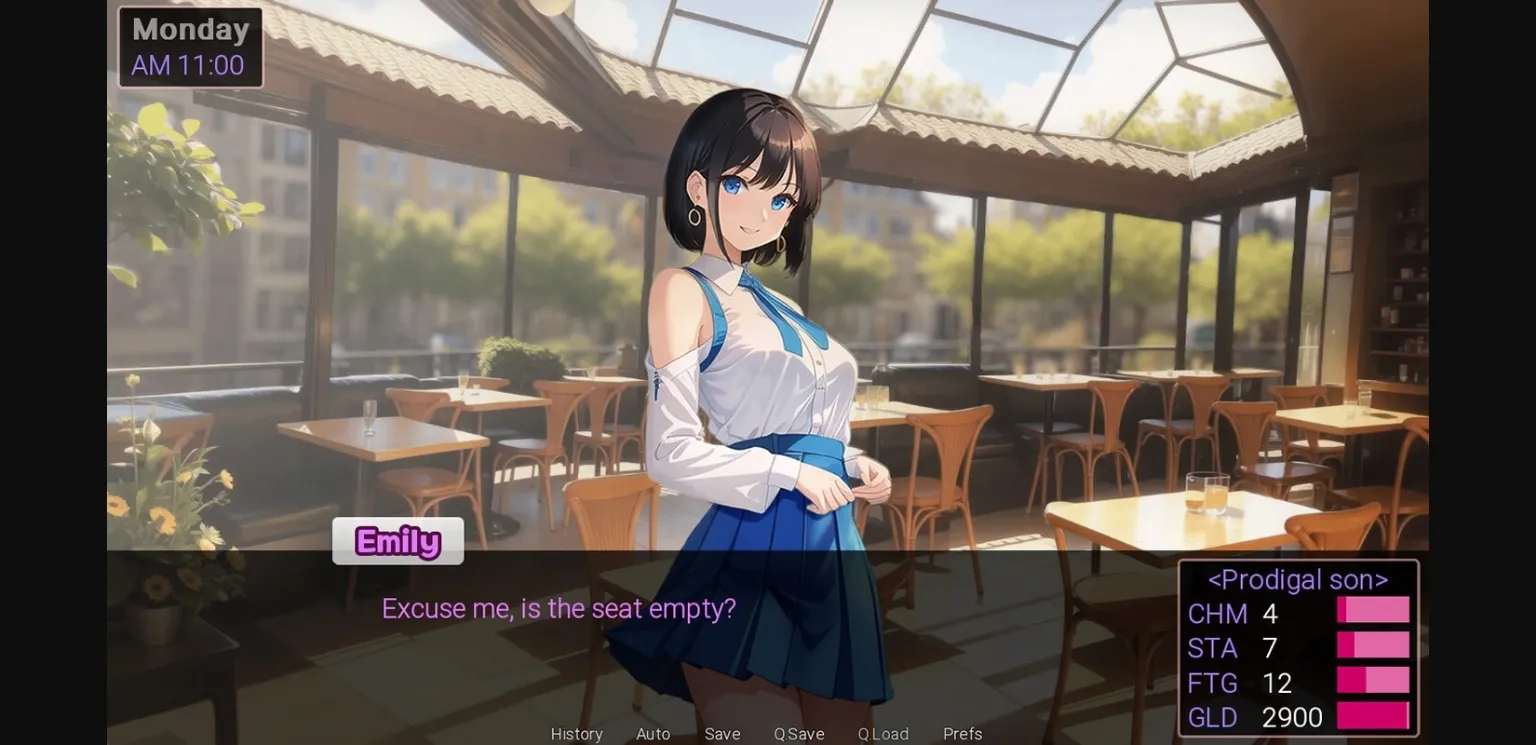The width and height of the screenshot is (1536, 745).
Task: Click the Monday day indicator
Action: pos(189,29)
